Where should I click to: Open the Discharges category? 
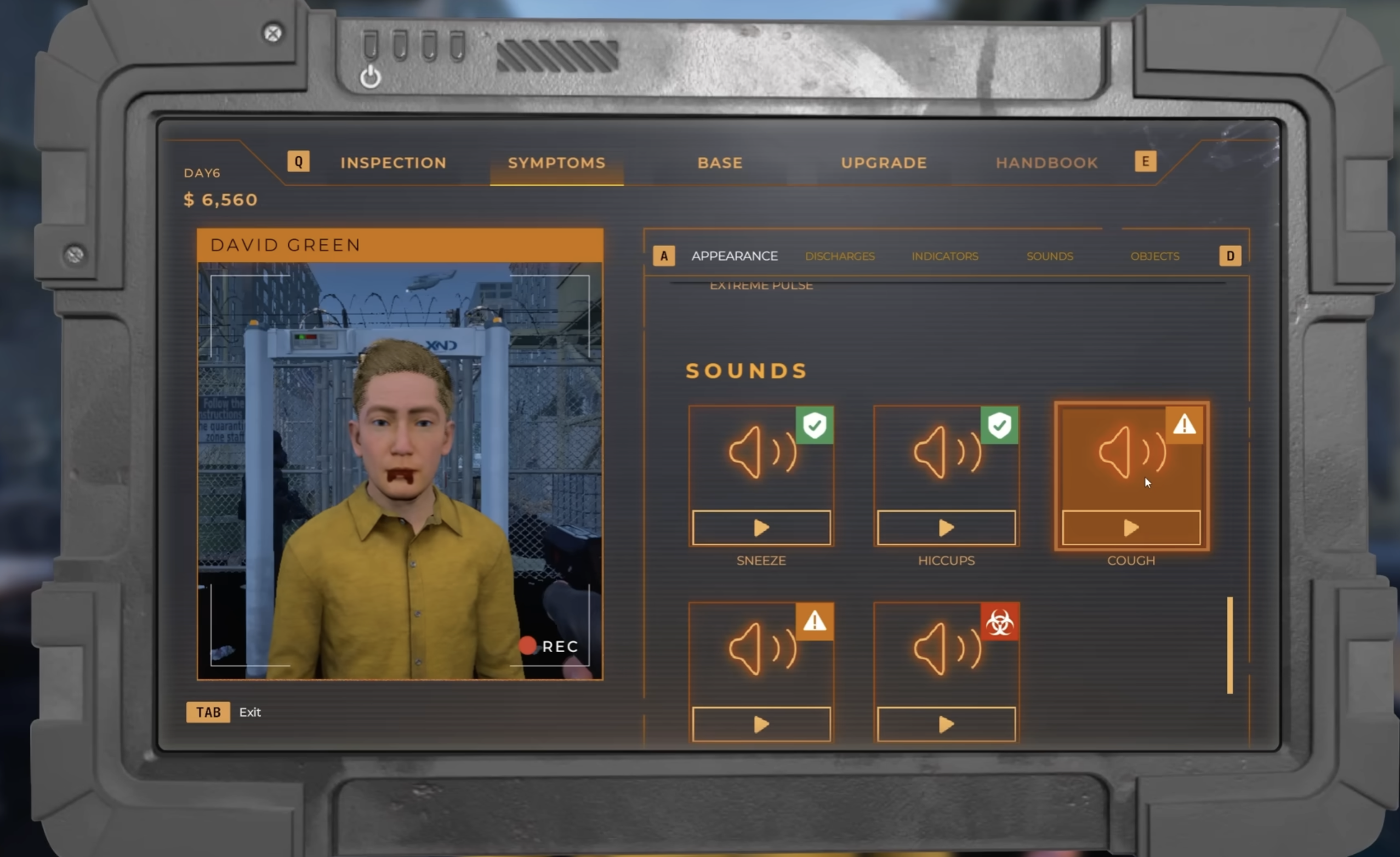point(839,256)
